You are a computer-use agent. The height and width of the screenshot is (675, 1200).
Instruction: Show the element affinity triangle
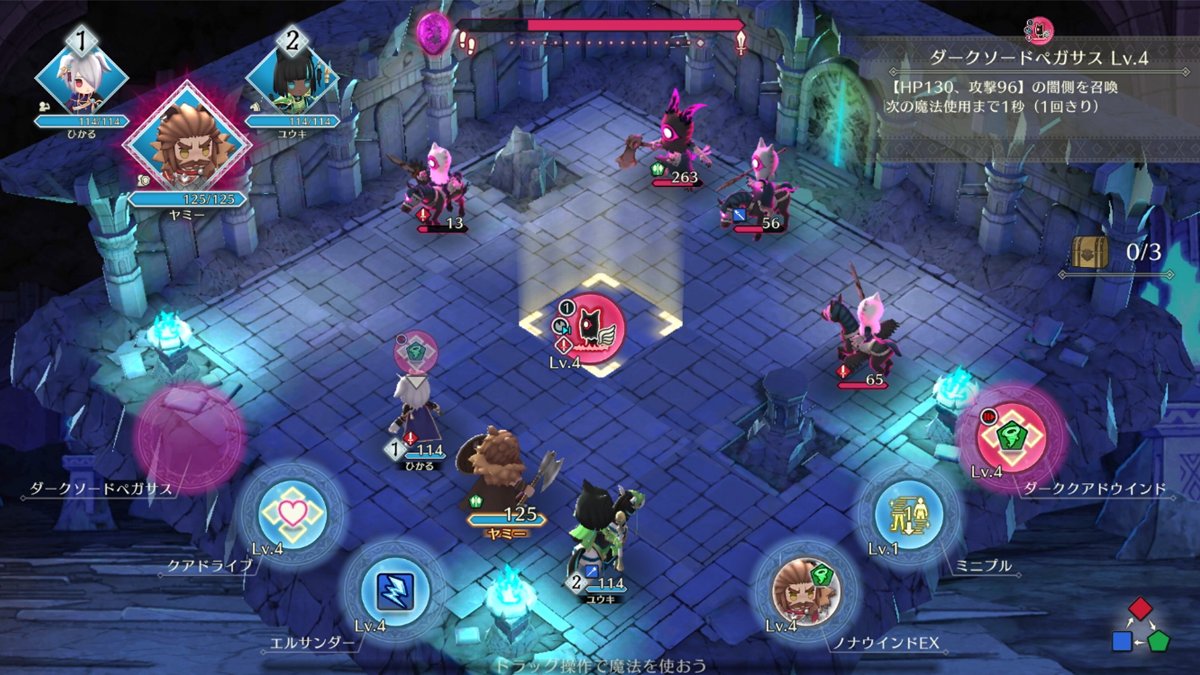tap(1142, 626)
